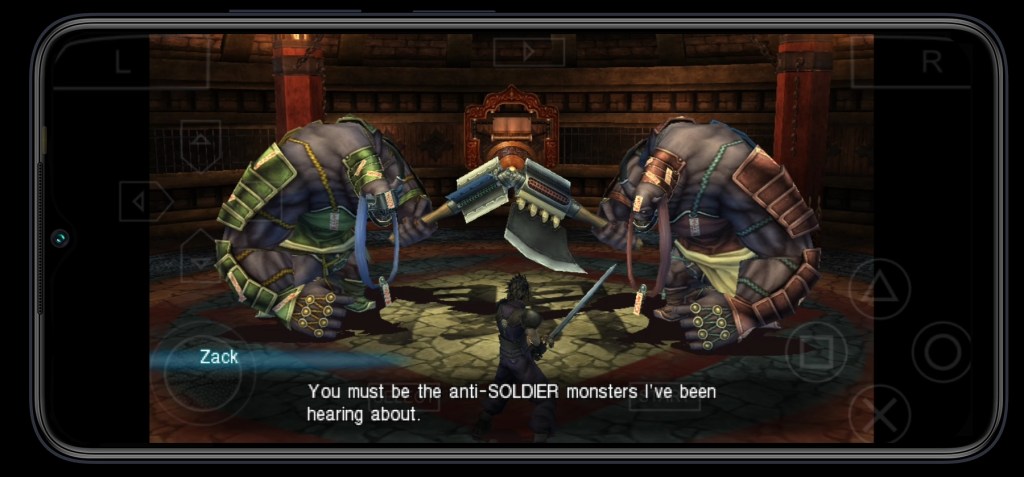Tap the L shoulder touch button

123,62
